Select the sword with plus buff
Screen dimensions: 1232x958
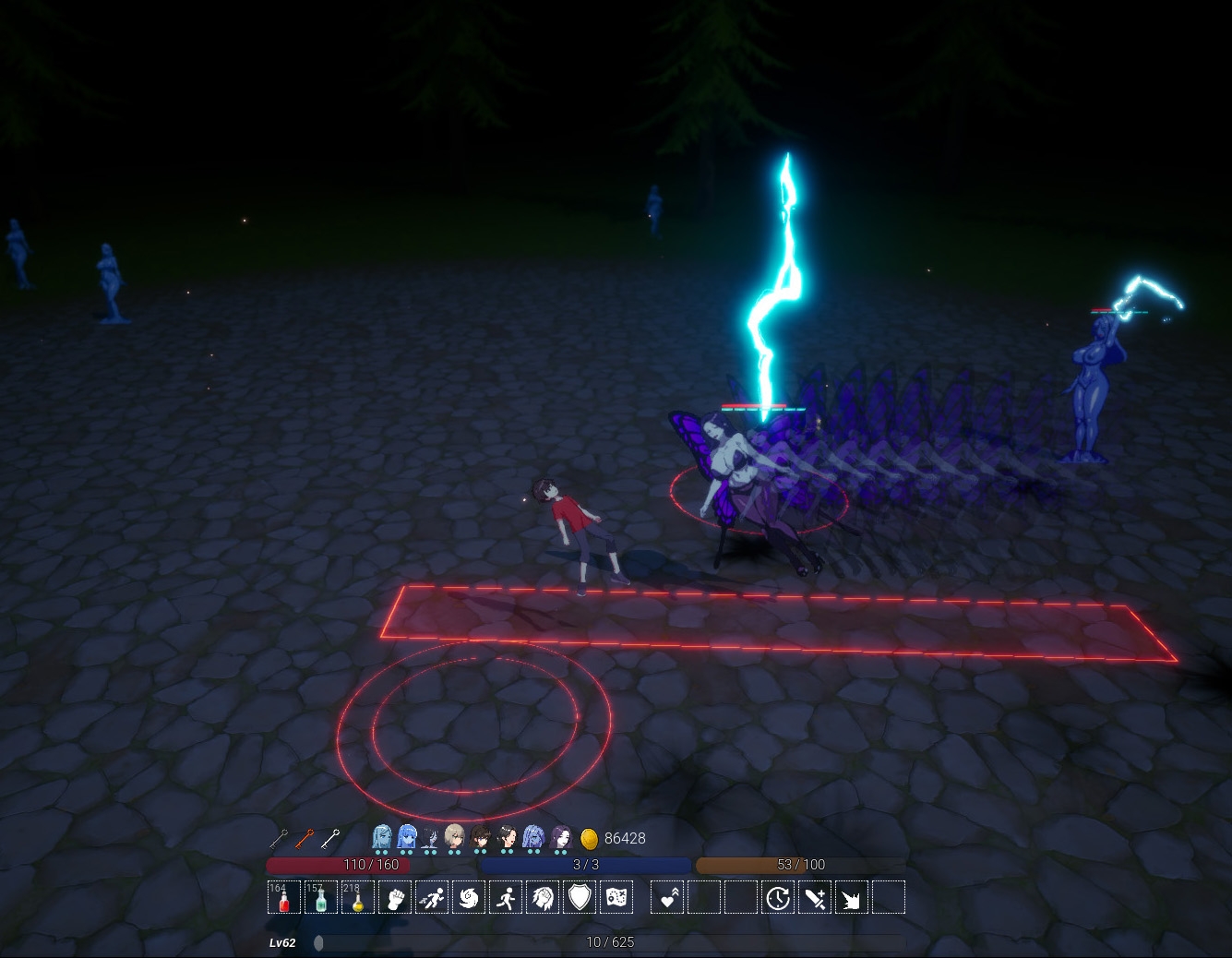pos(815,897)
